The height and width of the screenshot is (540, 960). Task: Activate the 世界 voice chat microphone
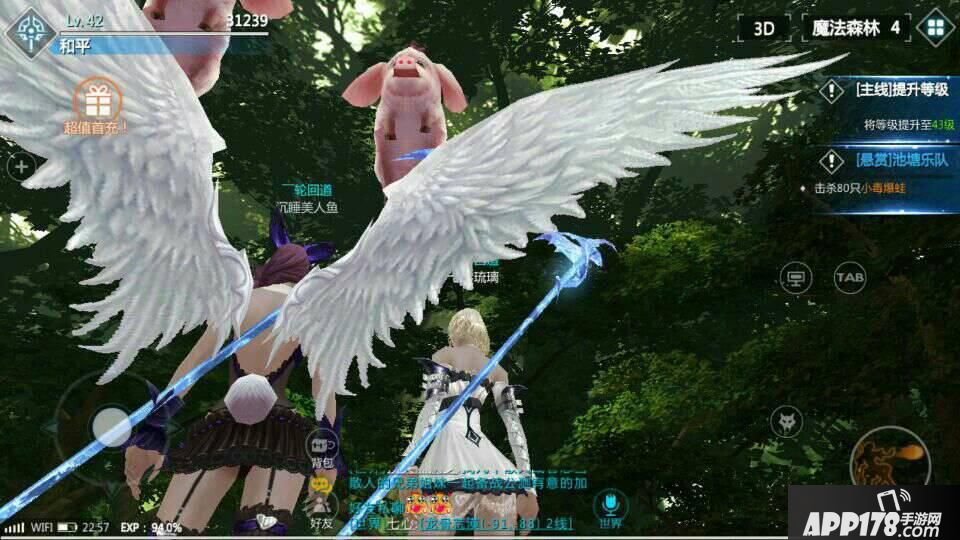tap(608, 505)
